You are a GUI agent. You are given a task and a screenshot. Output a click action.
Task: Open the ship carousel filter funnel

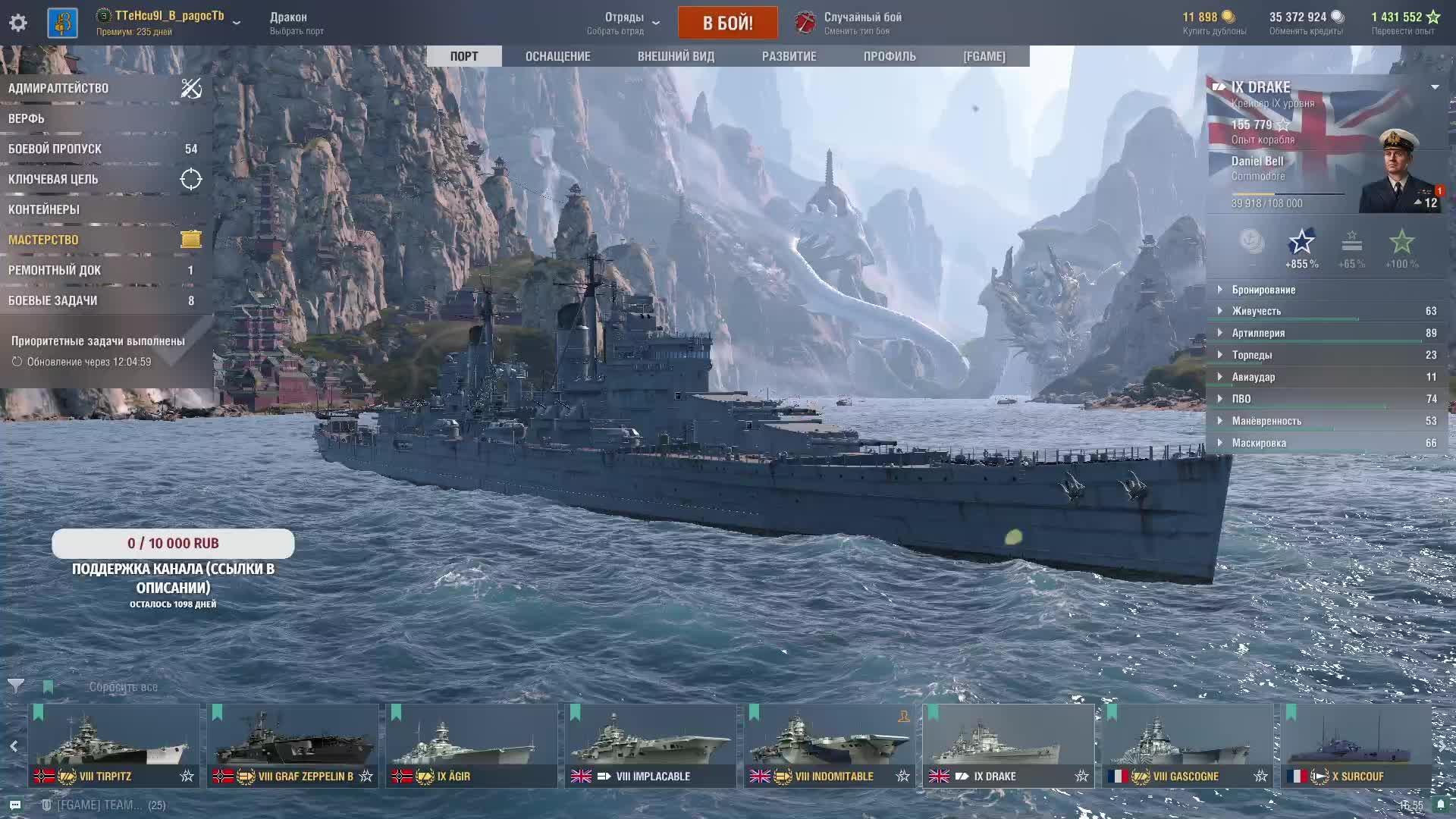pyautogui.click(x=16, y=686)
